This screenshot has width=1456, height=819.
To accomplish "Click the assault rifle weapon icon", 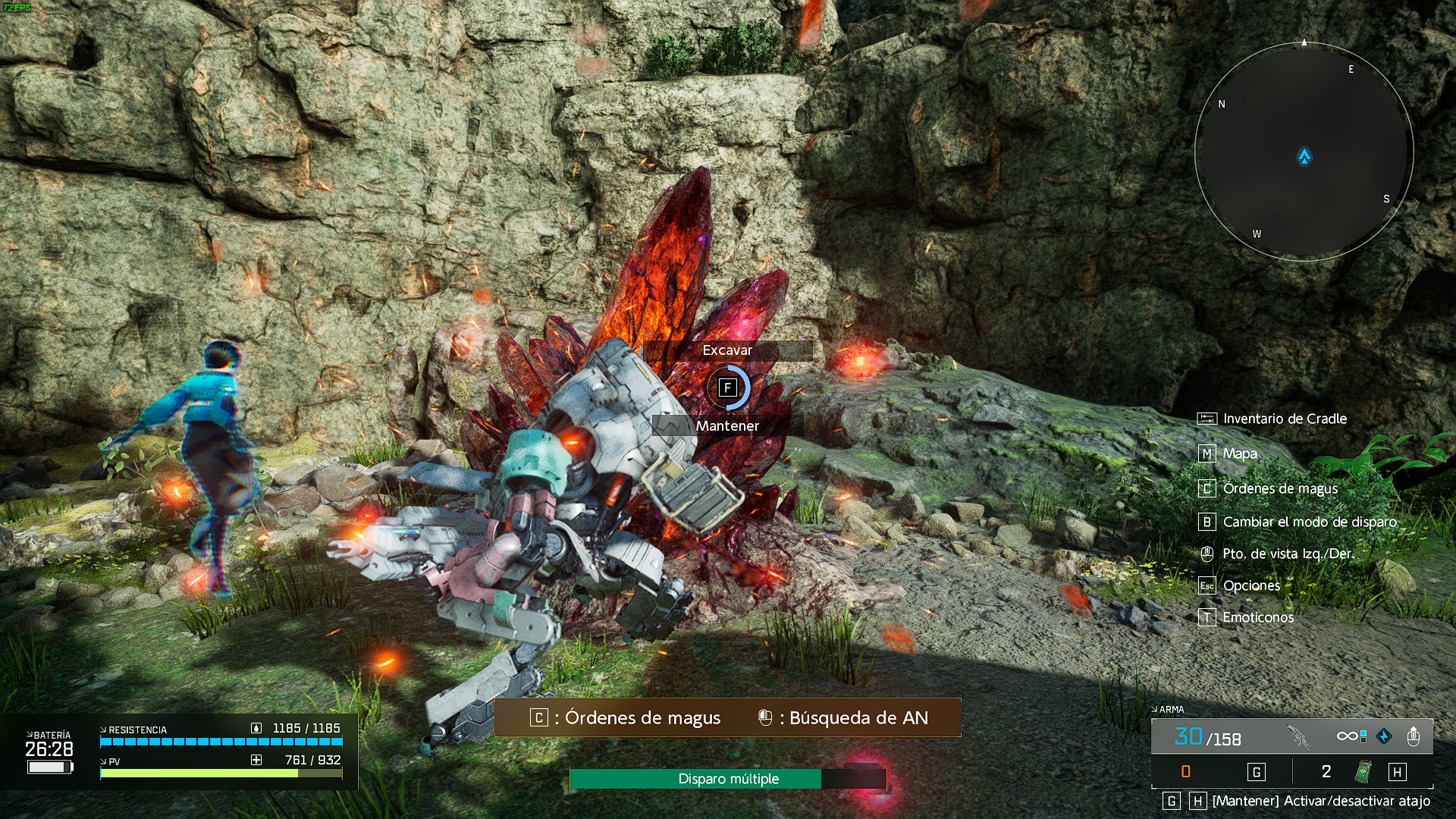I will (x=1298, y=736).
